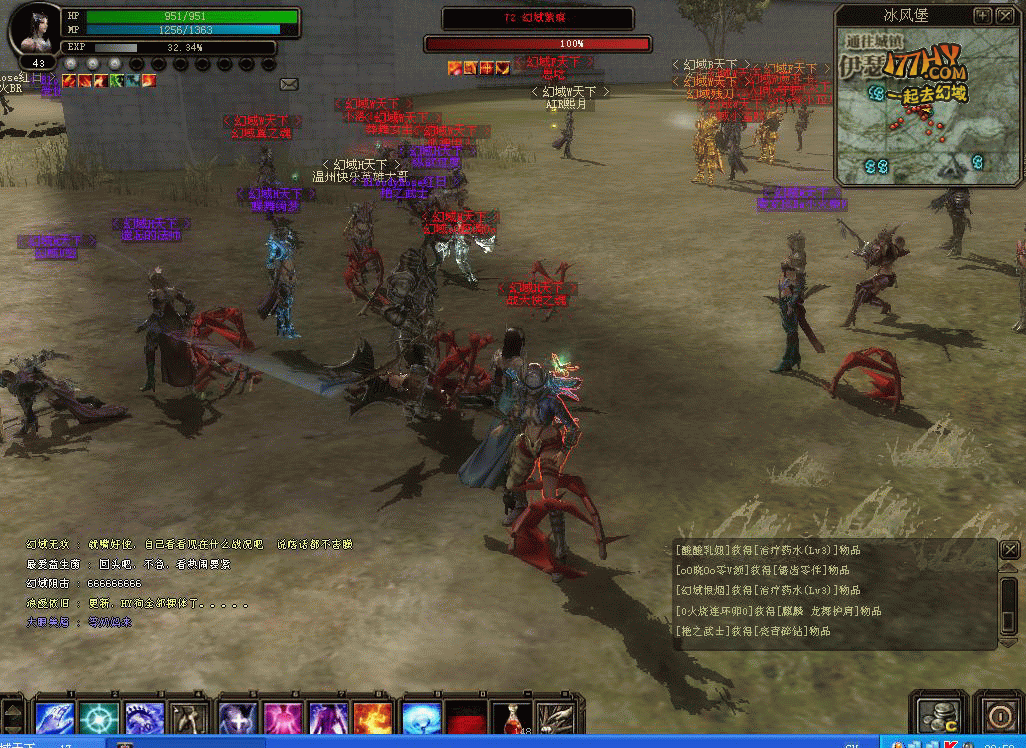Activate the pink silhouette aura skill
This screenshot has width=1026, height=748.
[x=283, y=717]
